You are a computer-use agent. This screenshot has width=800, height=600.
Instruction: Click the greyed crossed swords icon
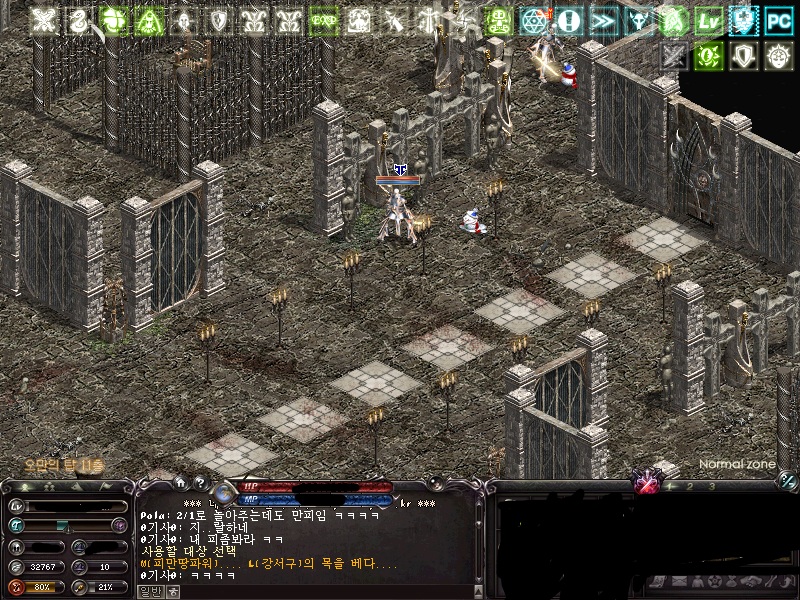(674, 56)
